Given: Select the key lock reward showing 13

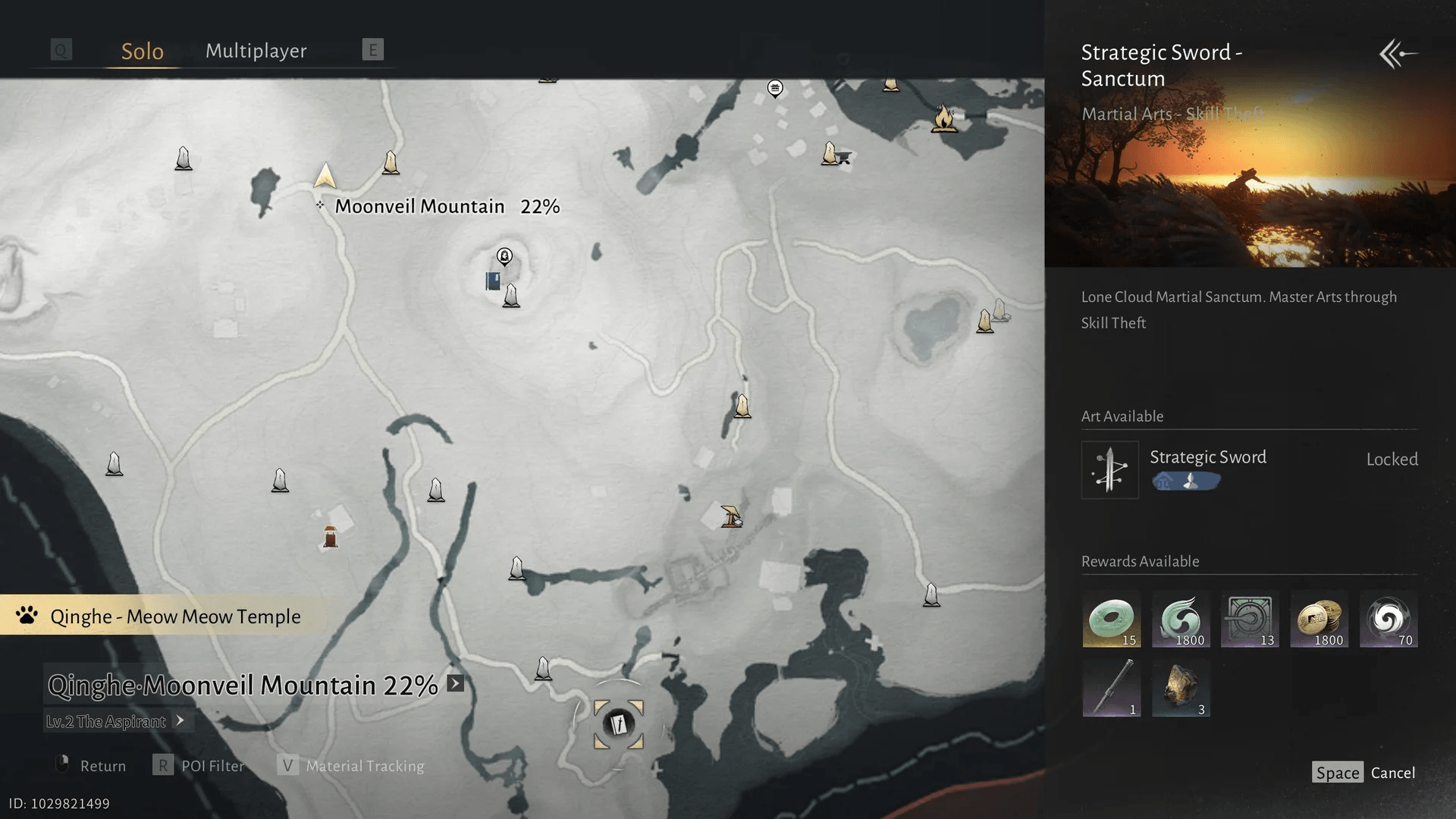Looking at the screenshot, I should click(1250, 620).
